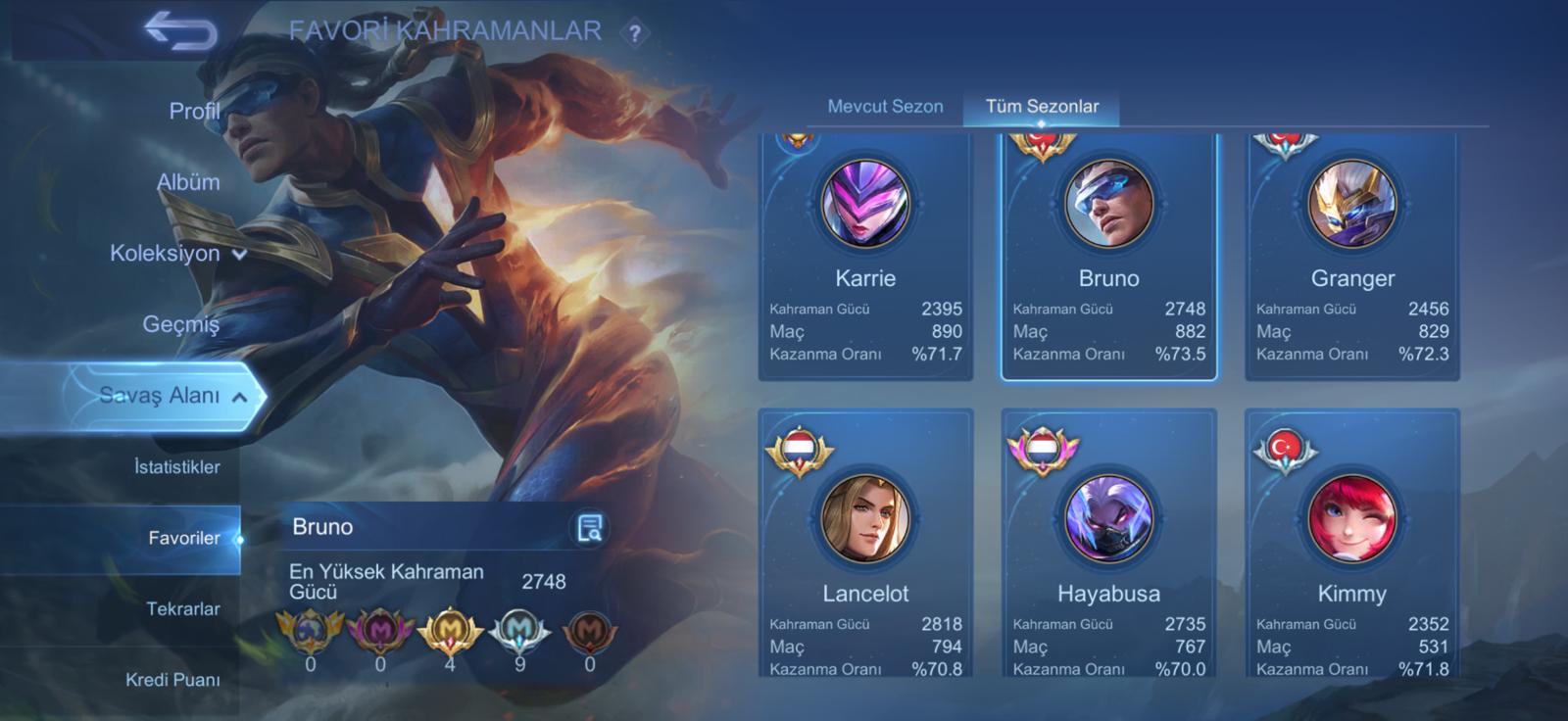Show the İstatistikler page

(176, 467)
